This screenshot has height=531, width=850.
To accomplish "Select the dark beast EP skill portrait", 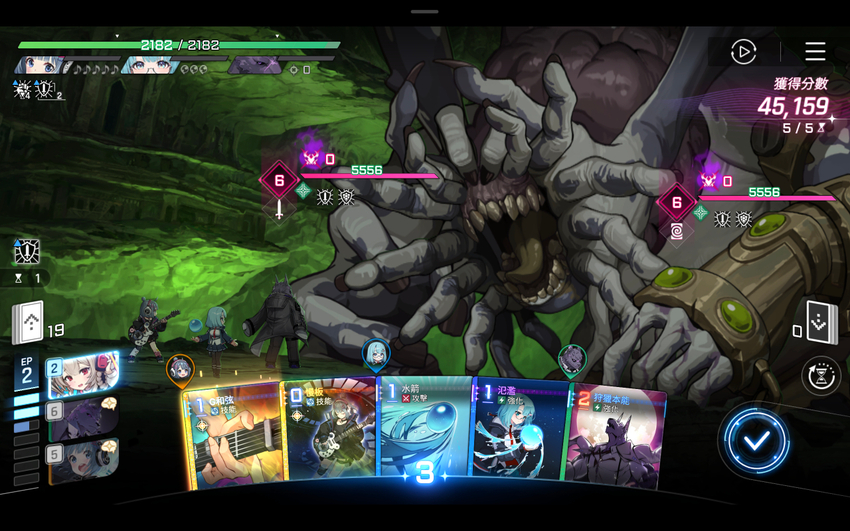I will tap(84, 417).
